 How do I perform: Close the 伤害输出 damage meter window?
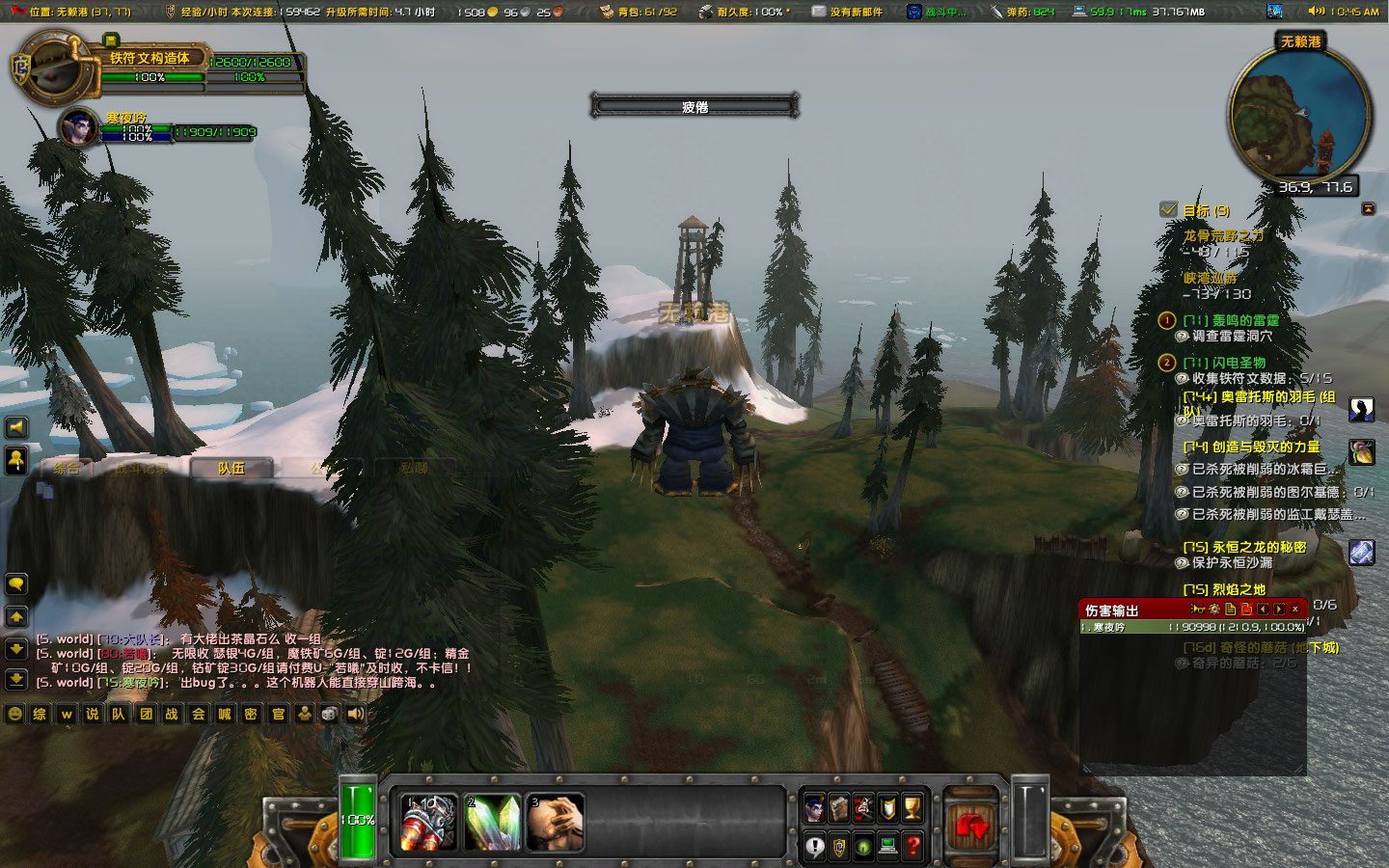(x=1294, y=610)
